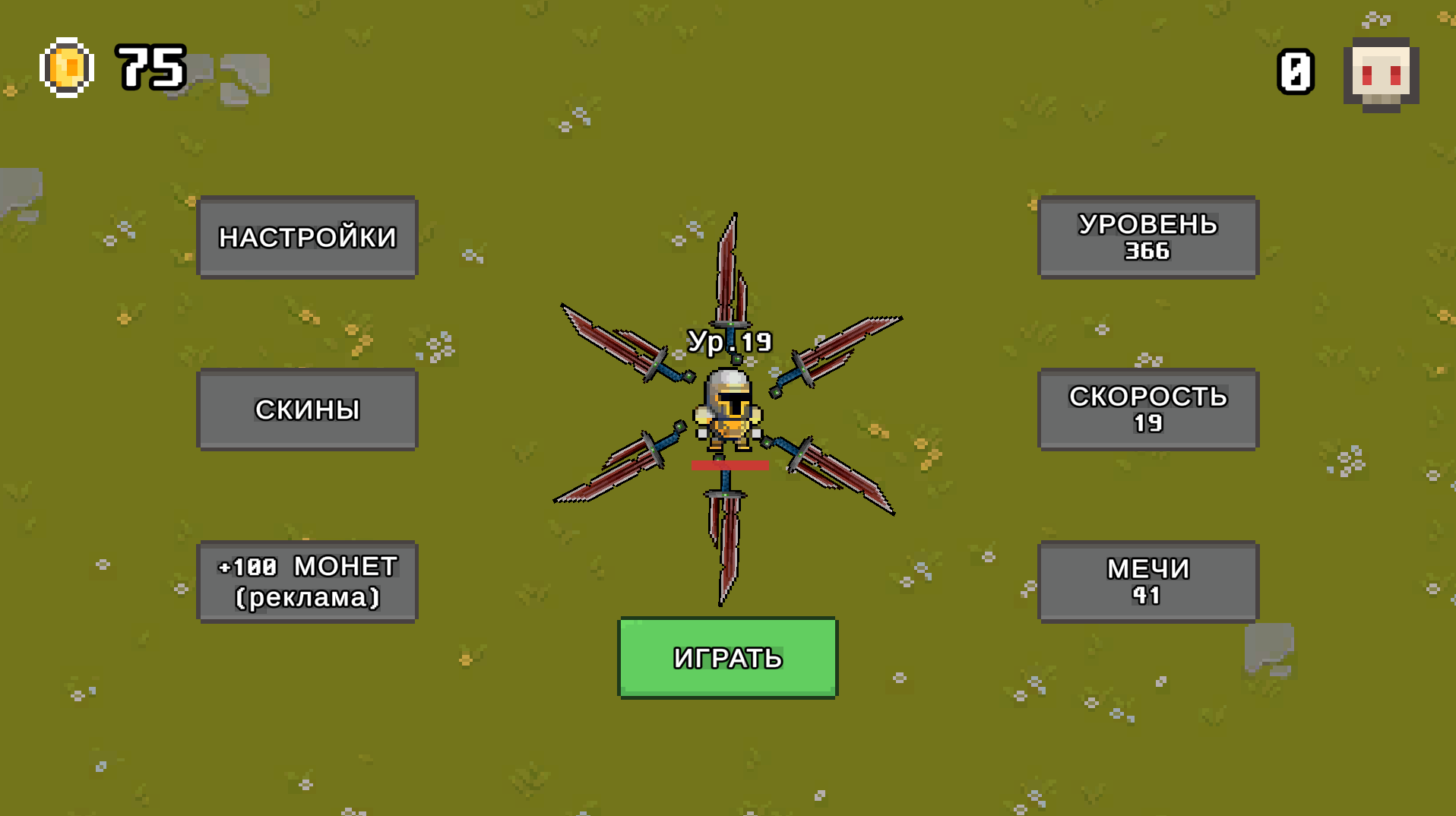The height and width of the screenshot is (816, 1456).
Task: Claim +100 МОНЕТ via advert button
Action: coord(308,581)
